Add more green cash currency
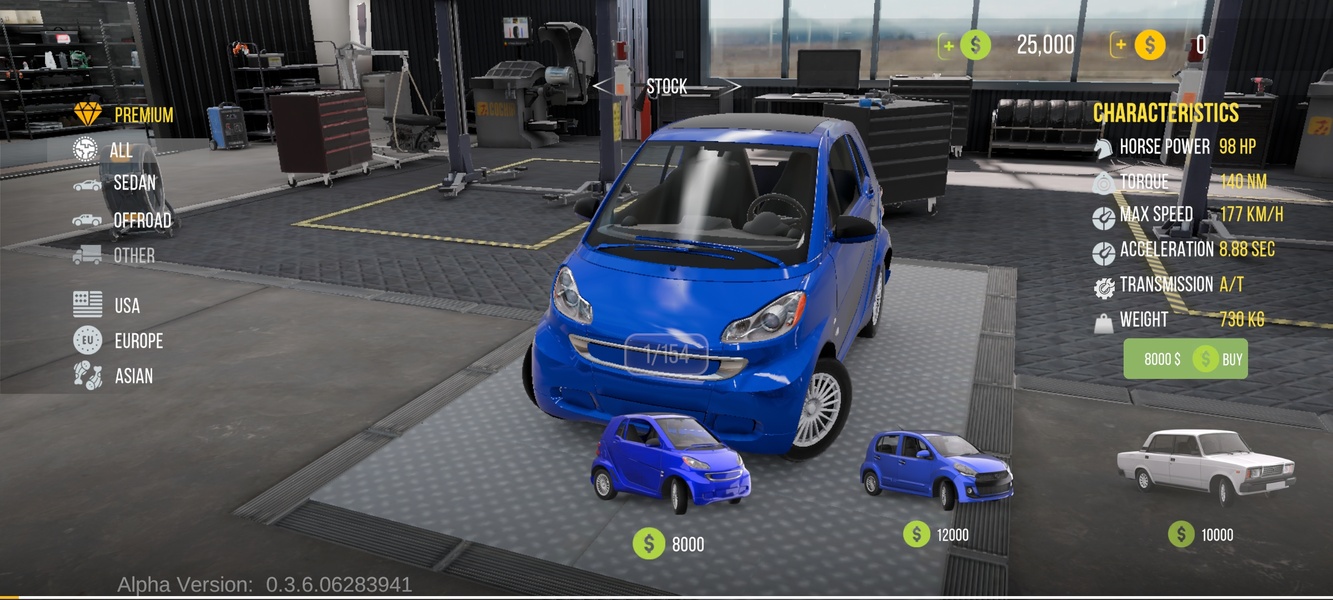 (x=949, y=45)
